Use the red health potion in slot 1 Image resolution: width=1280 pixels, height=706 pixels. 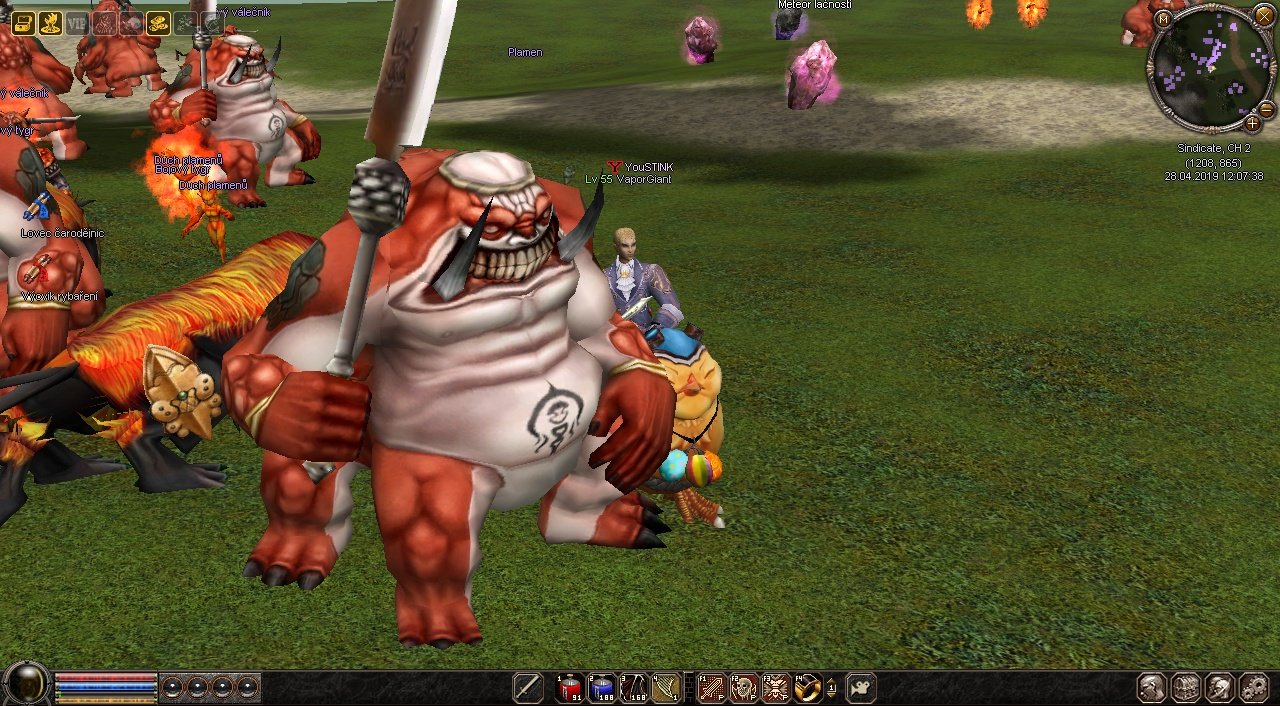tap(571, 688)
